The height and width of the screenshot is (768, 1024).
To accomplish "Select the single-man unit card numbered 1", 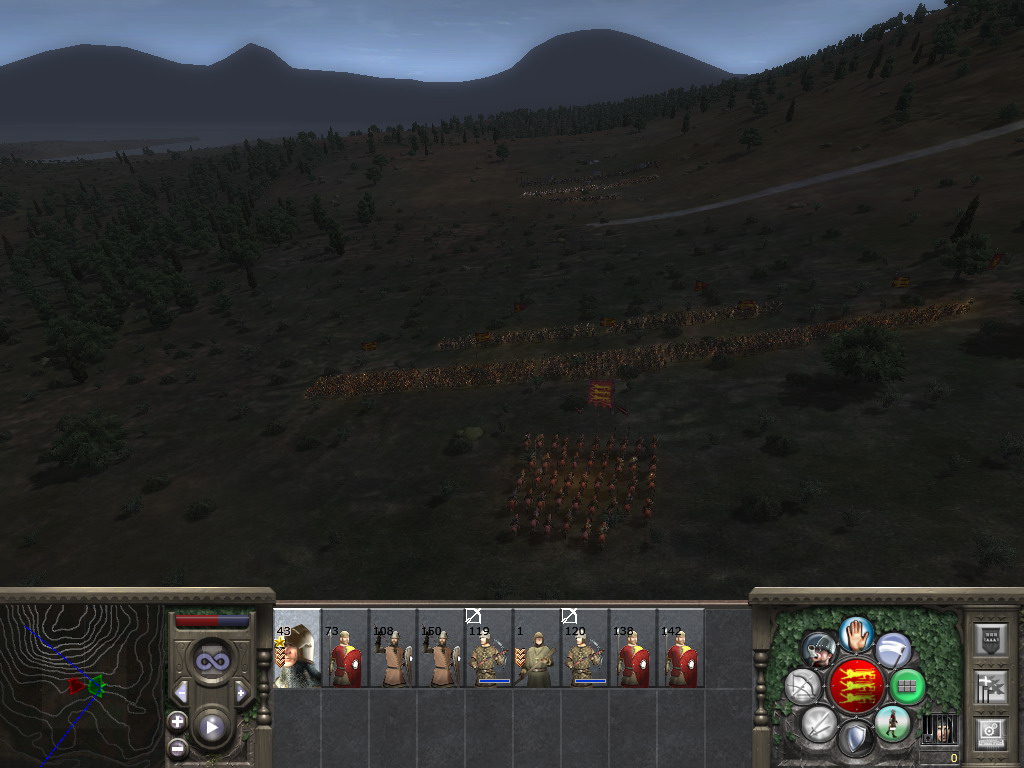I will click(x=537, y=648).
